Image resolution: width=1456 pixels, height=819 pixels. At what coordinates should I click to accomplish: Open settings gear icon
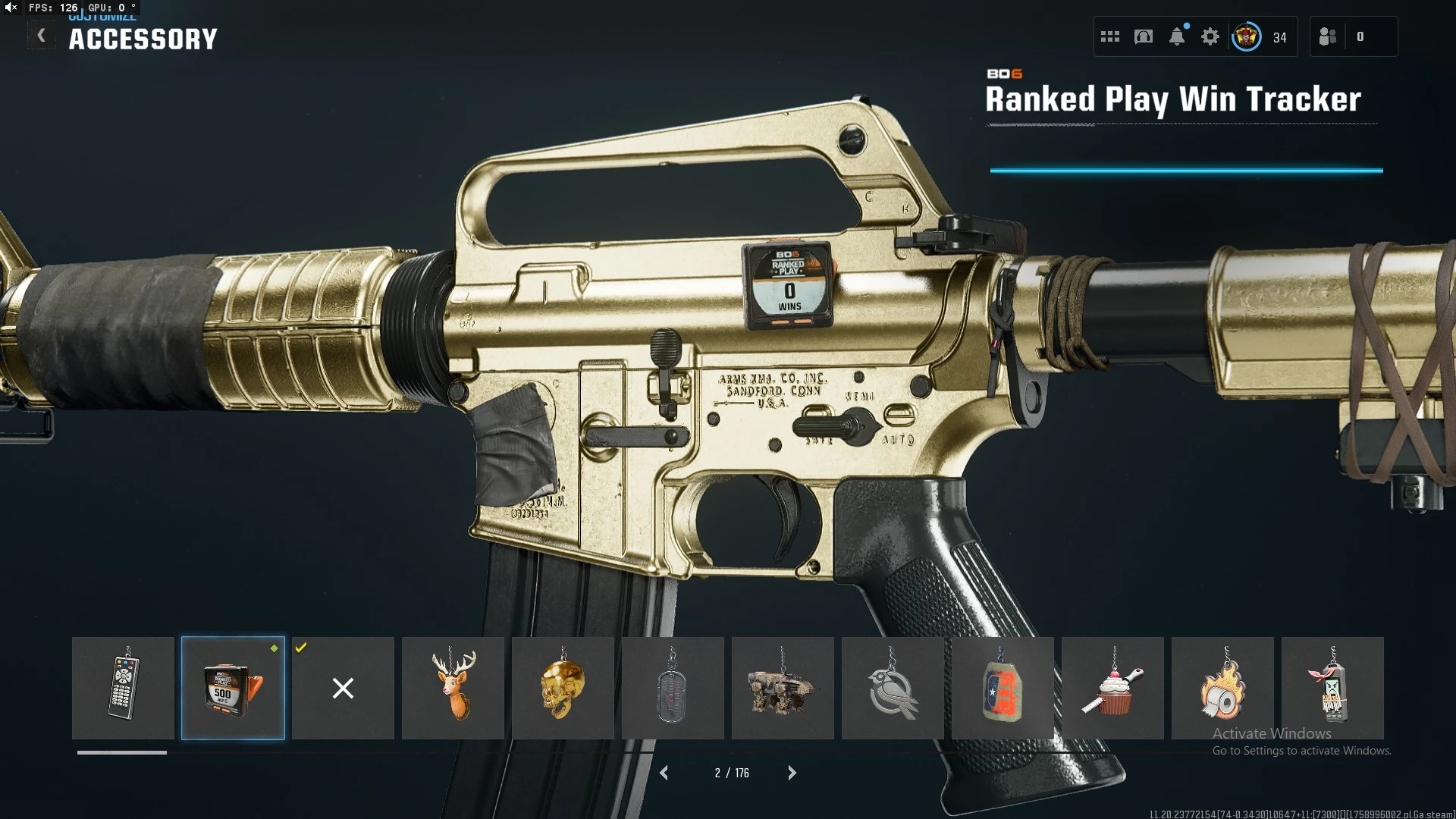[1210, 36]
